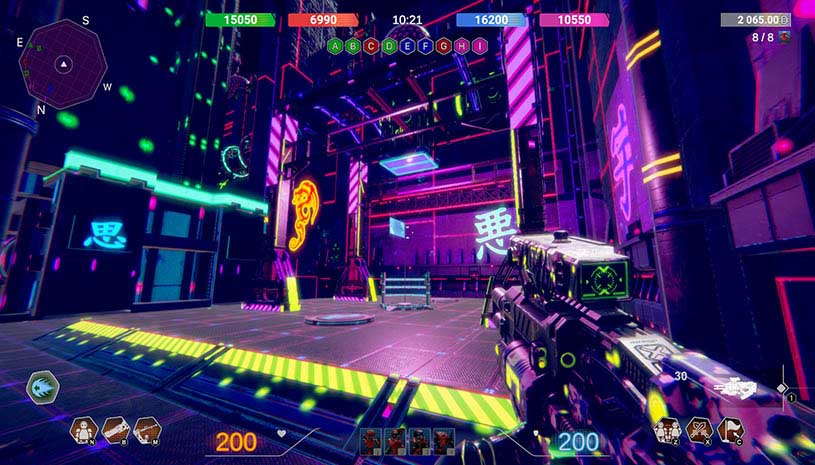Select the white flag icon marked C

pos(730,430)
